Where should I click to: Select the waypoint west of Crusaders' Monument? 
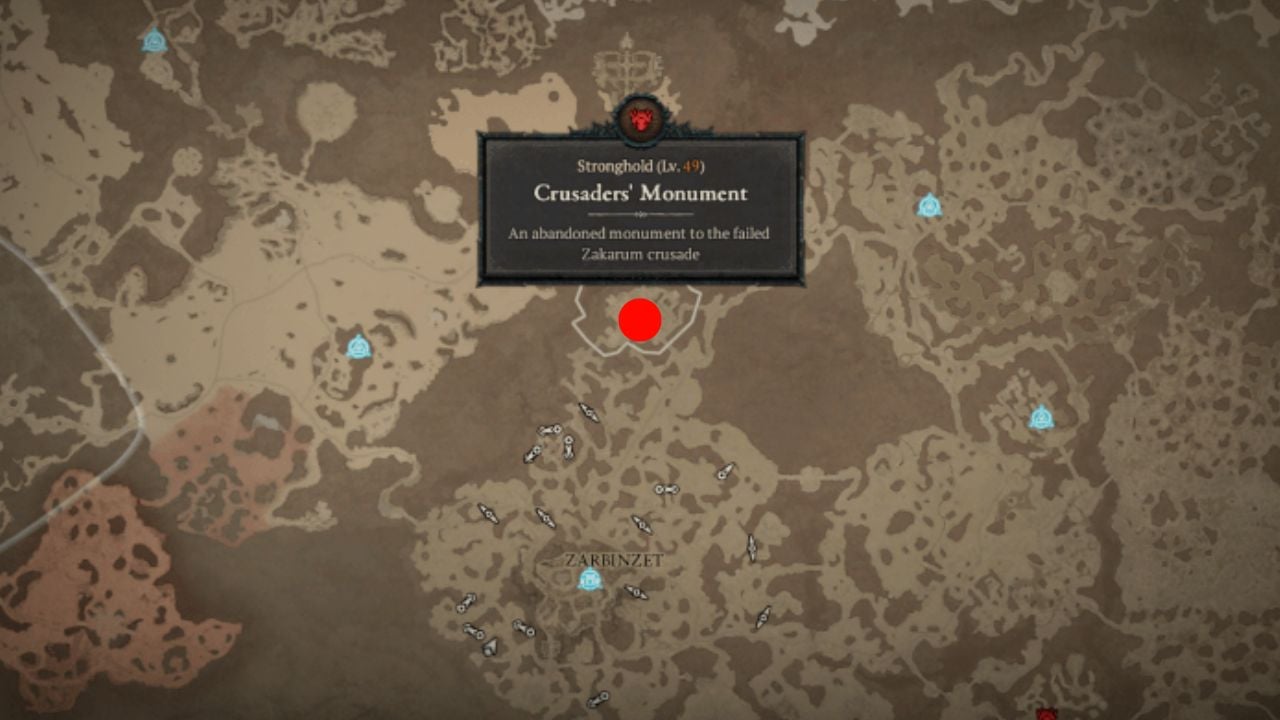pos(358,348)
